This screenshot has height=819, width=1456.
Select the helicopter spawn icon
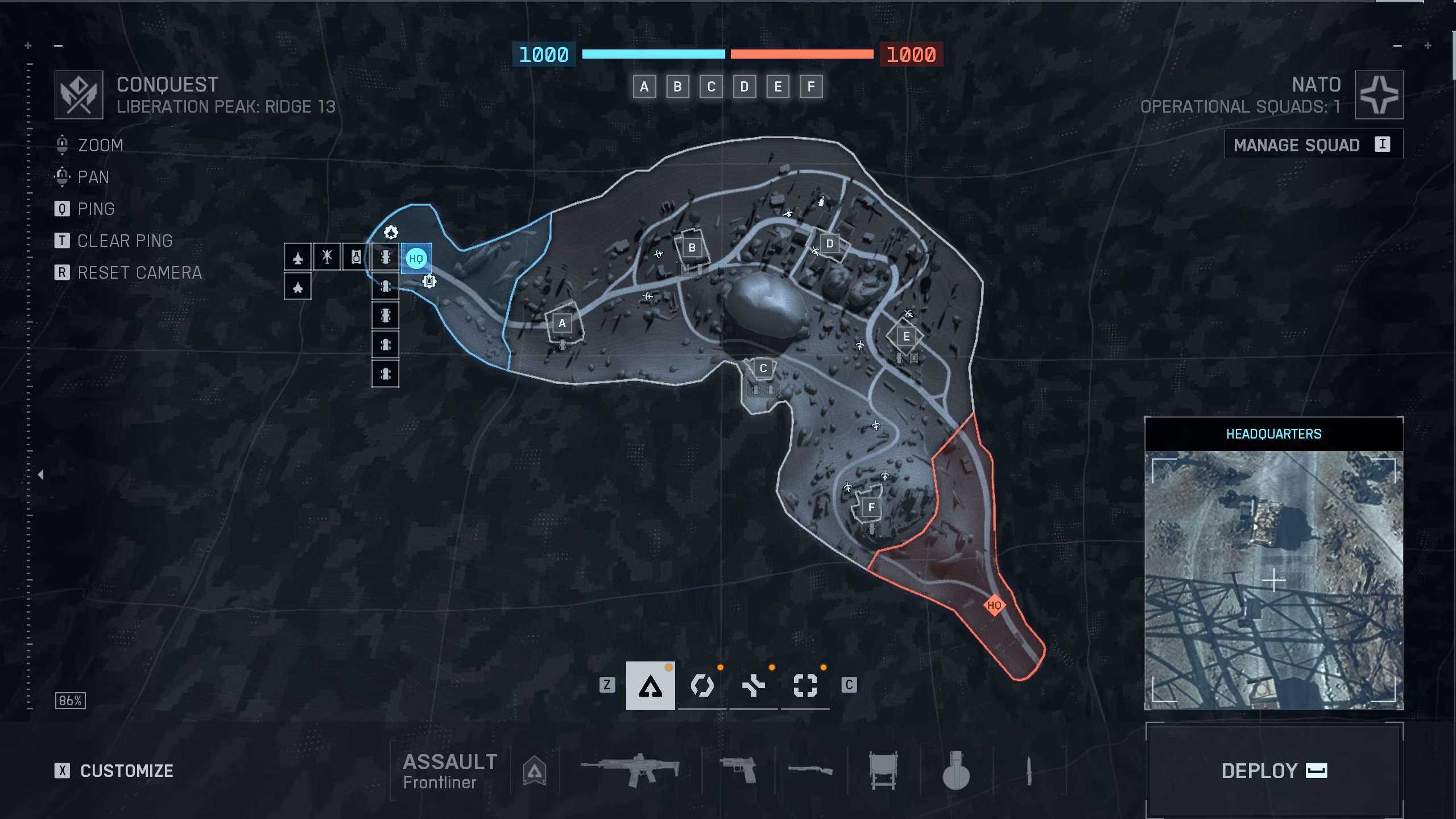[327, 257]
